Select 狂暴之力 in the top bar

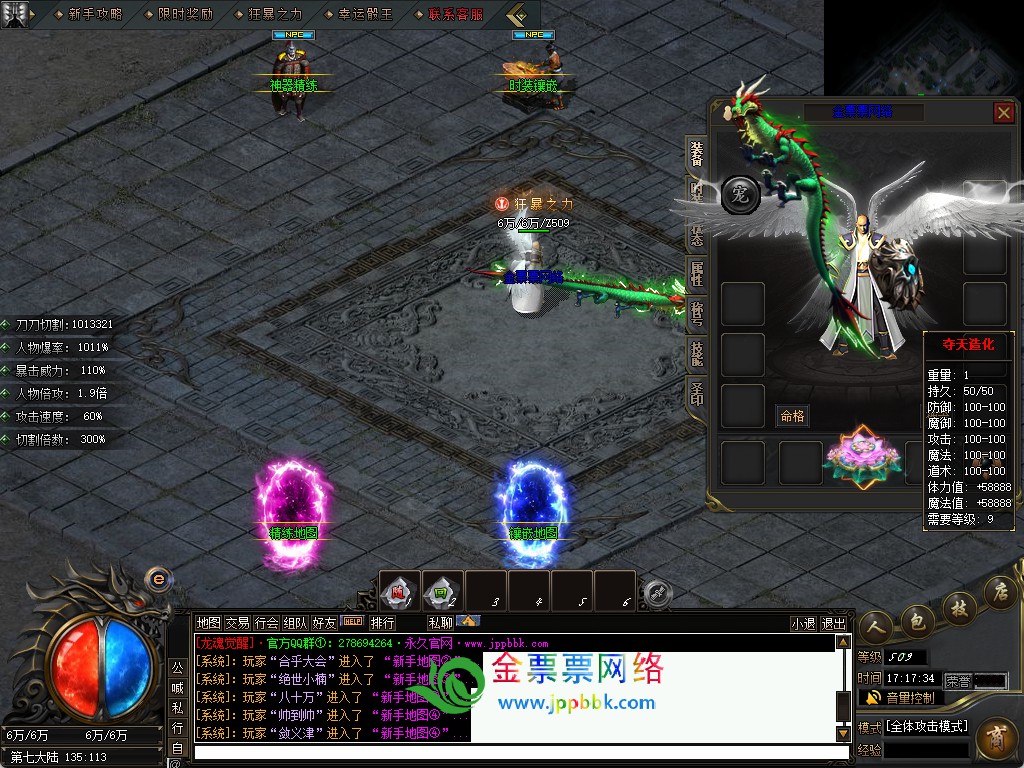pyautogui.click(x=274, y=14)
